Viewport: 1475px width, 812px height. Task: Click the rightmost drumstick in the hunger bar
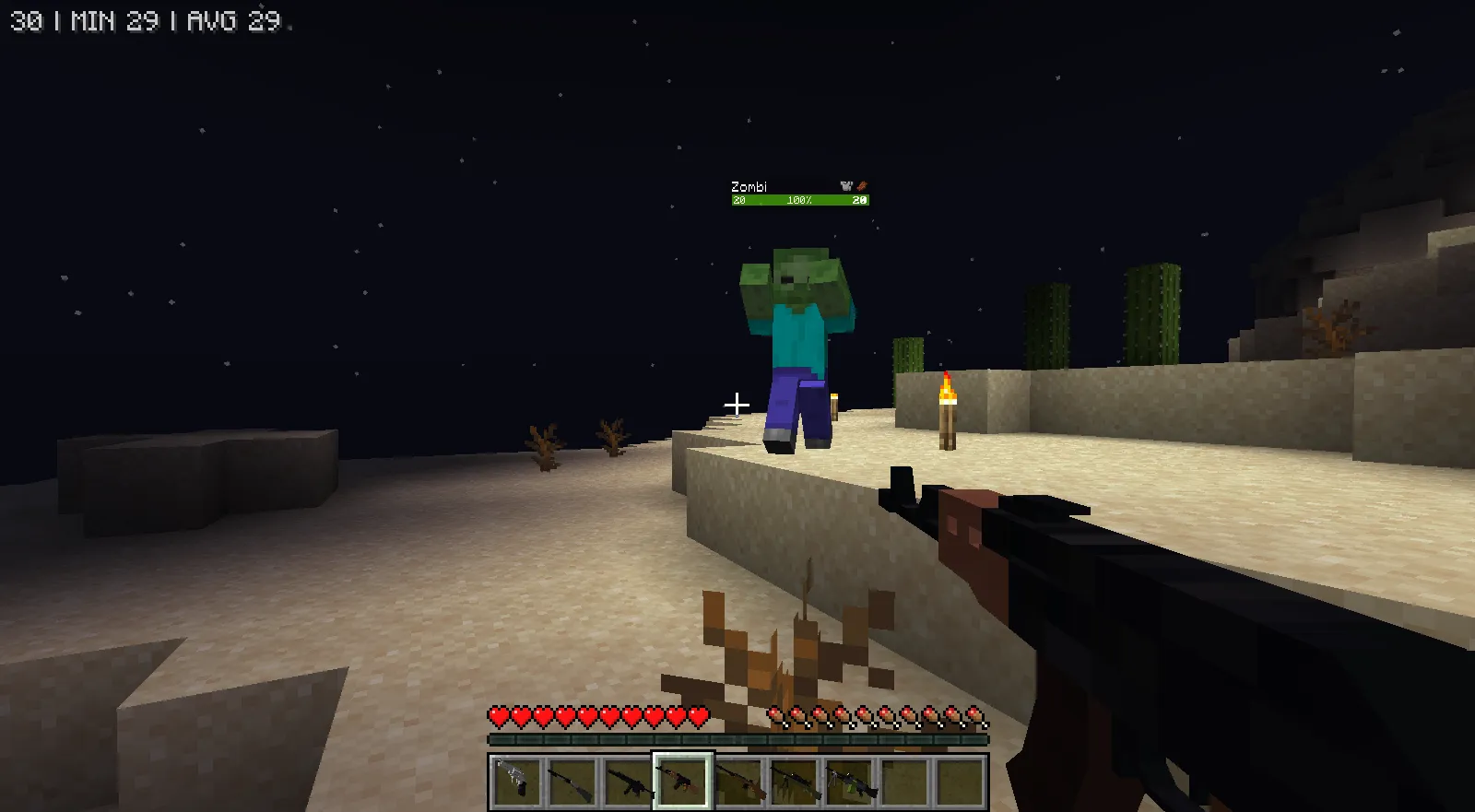pos(973,712)
